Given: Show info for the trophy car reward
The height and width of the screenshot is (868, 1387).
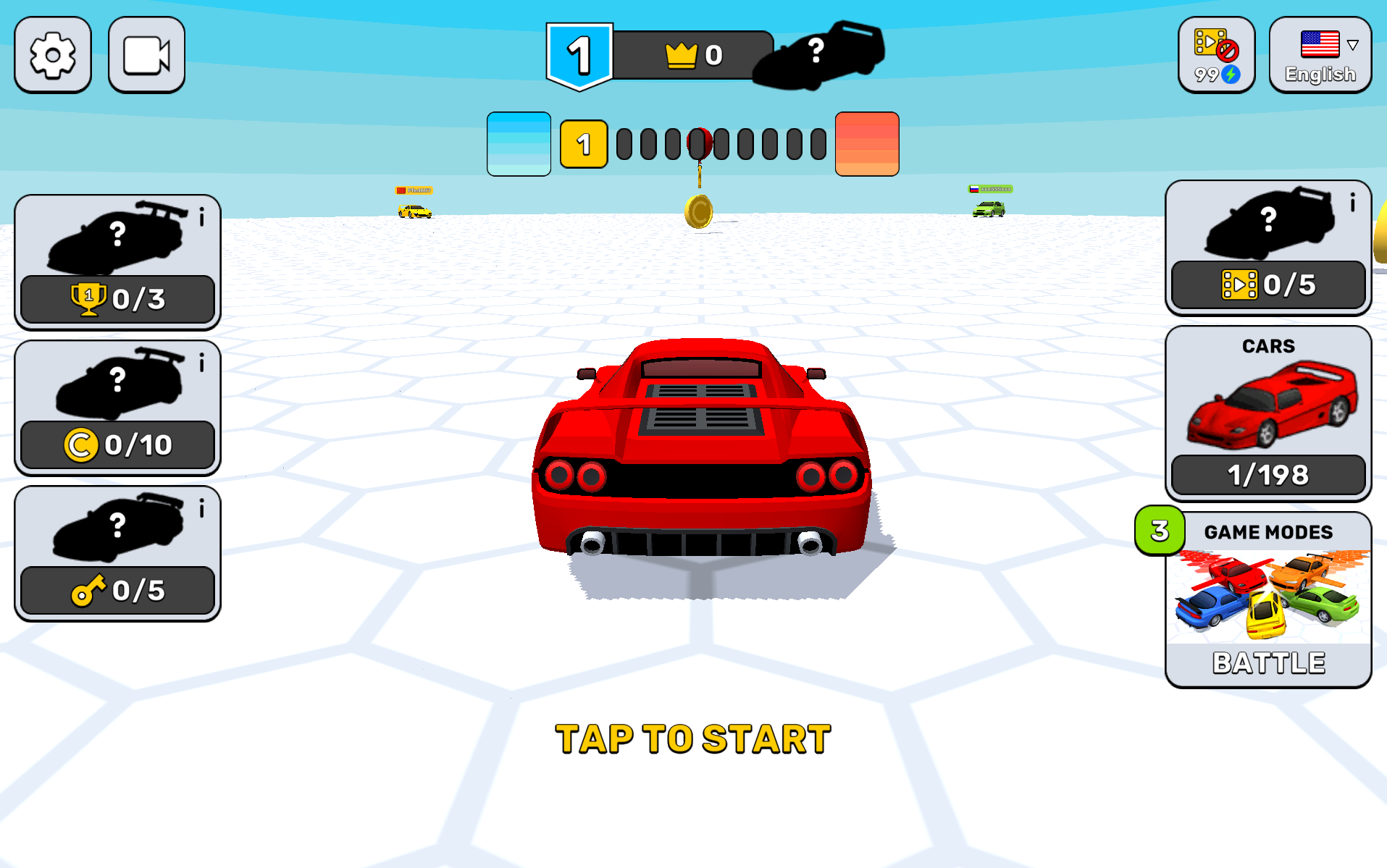Looking at the screenshot, I should point(202,216).
